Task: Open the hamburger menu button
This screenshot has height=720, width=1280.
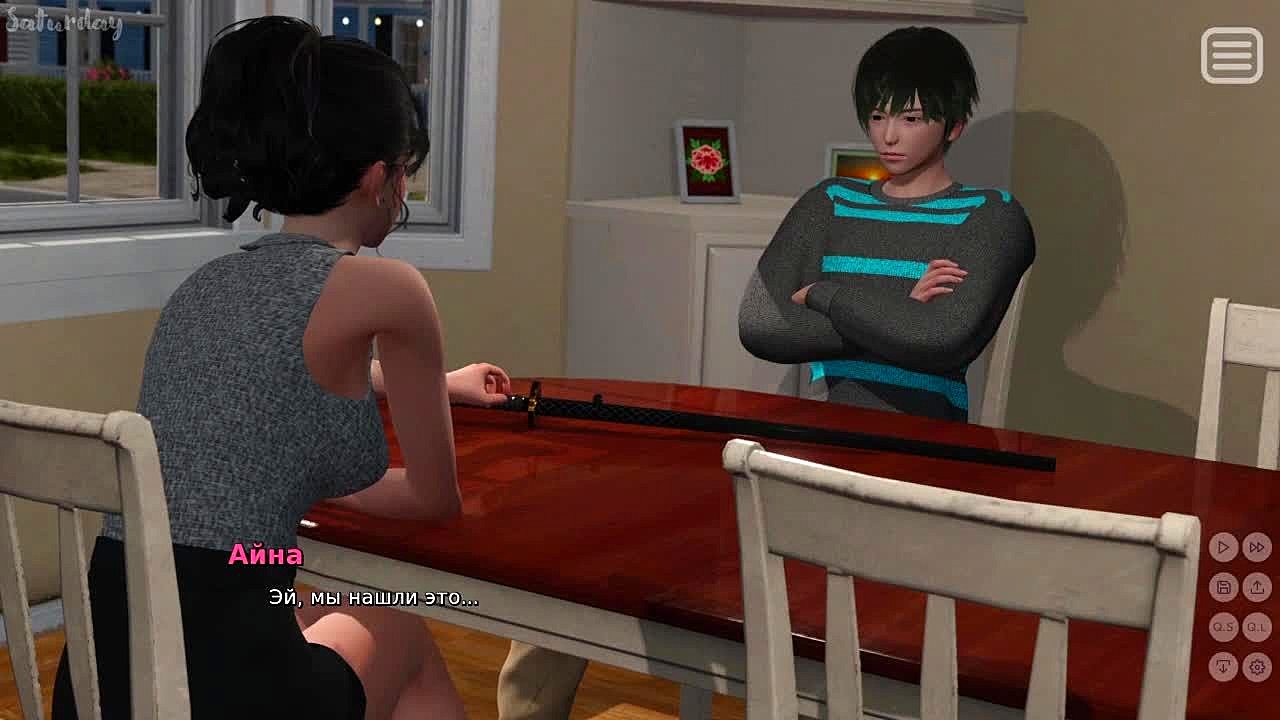Action: pos(1231,55)
